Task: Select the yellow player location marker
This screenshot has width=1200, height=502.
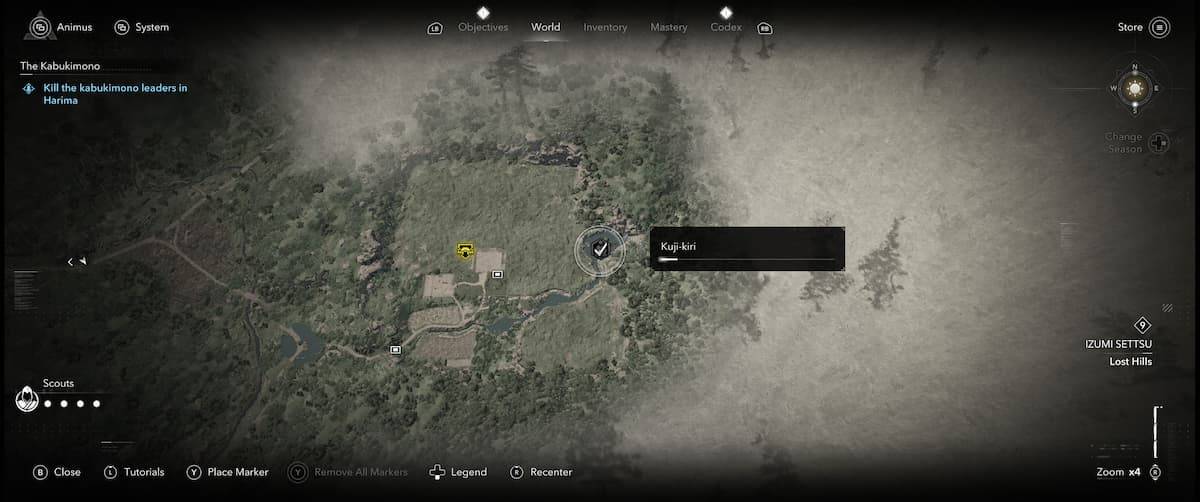Action: click(465, 250)
